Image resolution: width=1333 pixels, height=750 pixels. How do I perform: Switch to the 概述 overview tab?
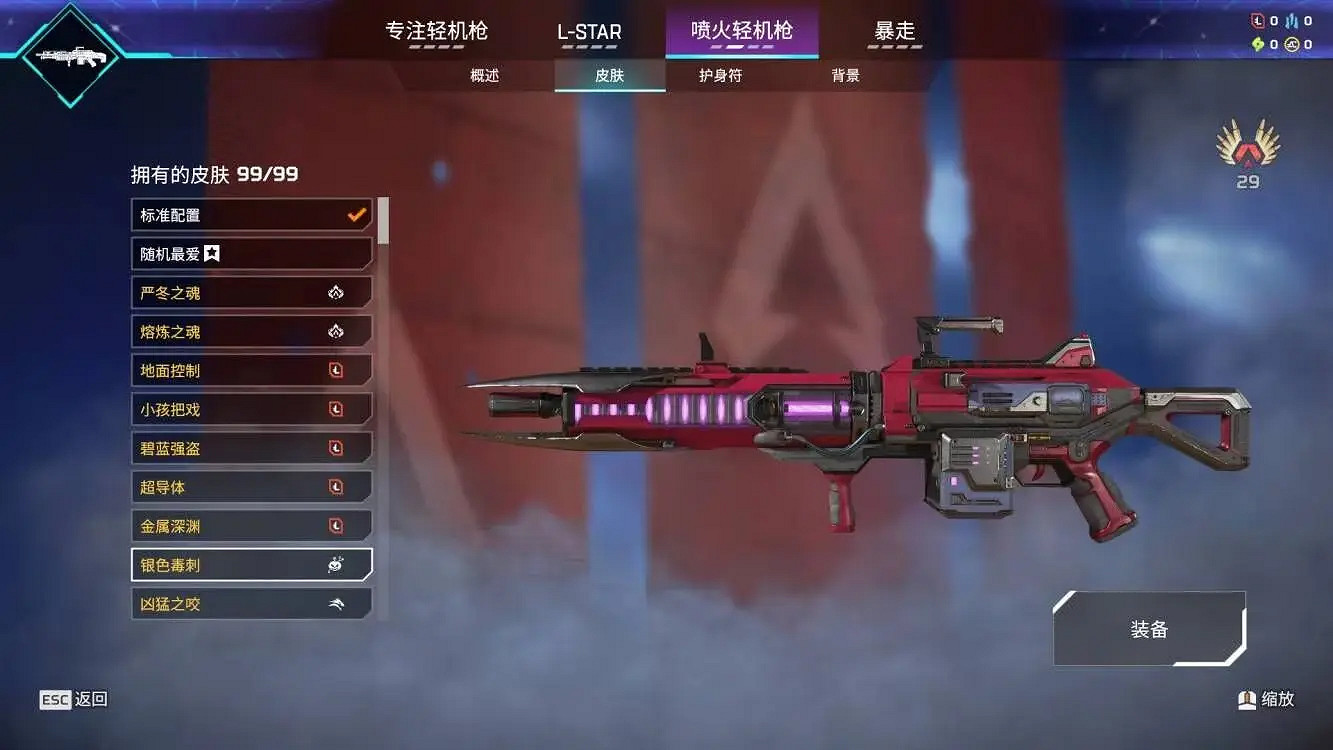pos(483,75)
